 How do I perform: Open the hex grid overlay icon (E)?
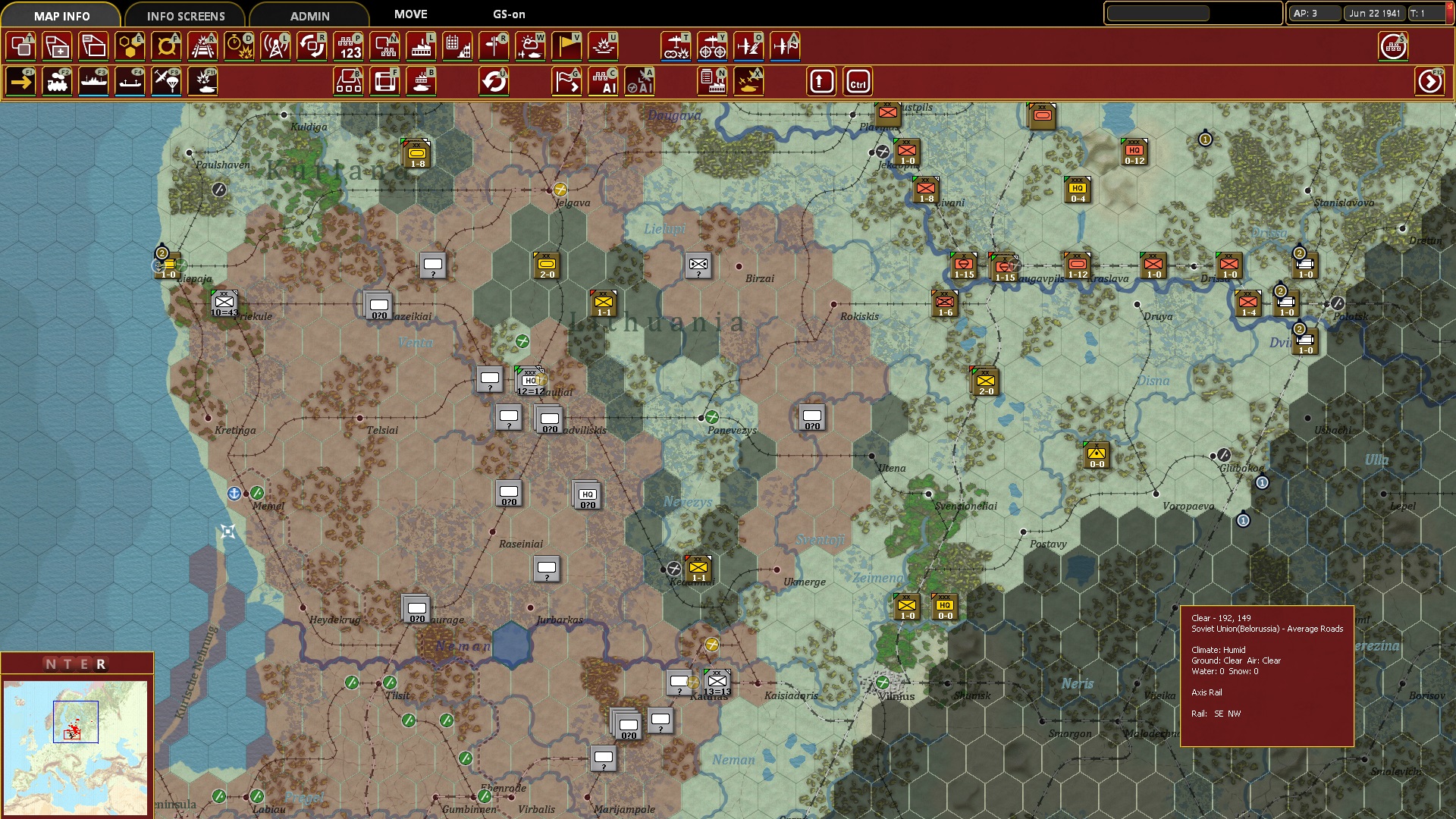point(130,45)
